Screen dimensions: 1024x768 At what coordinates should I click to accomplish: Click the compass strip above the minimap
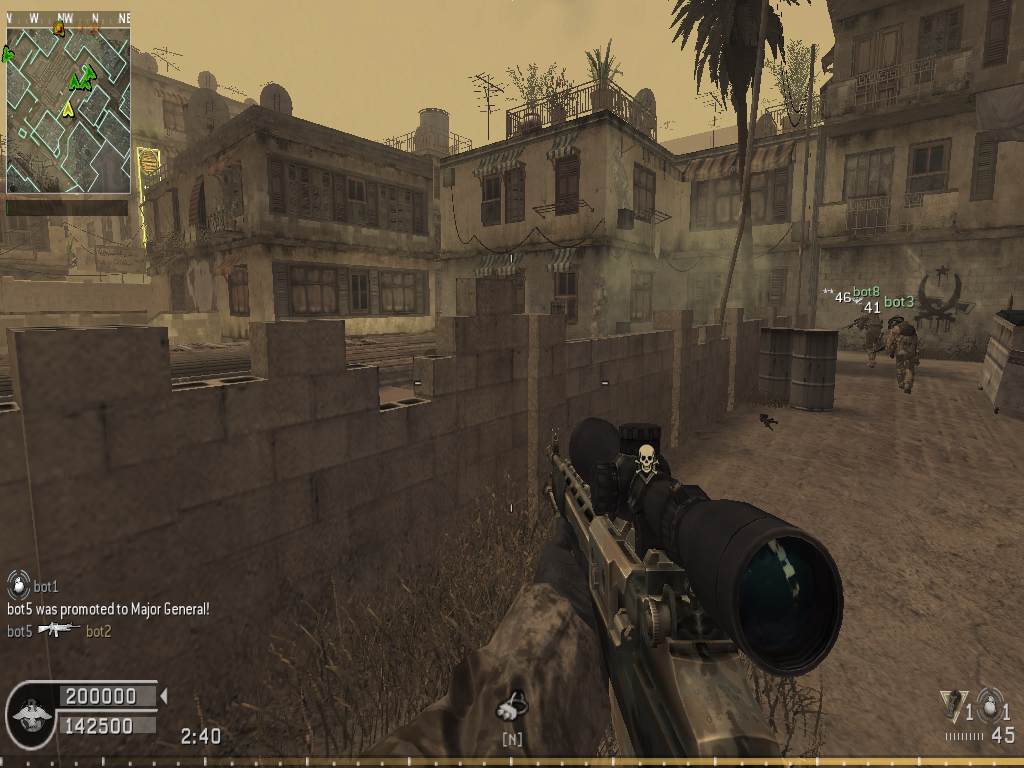(68, 18)
